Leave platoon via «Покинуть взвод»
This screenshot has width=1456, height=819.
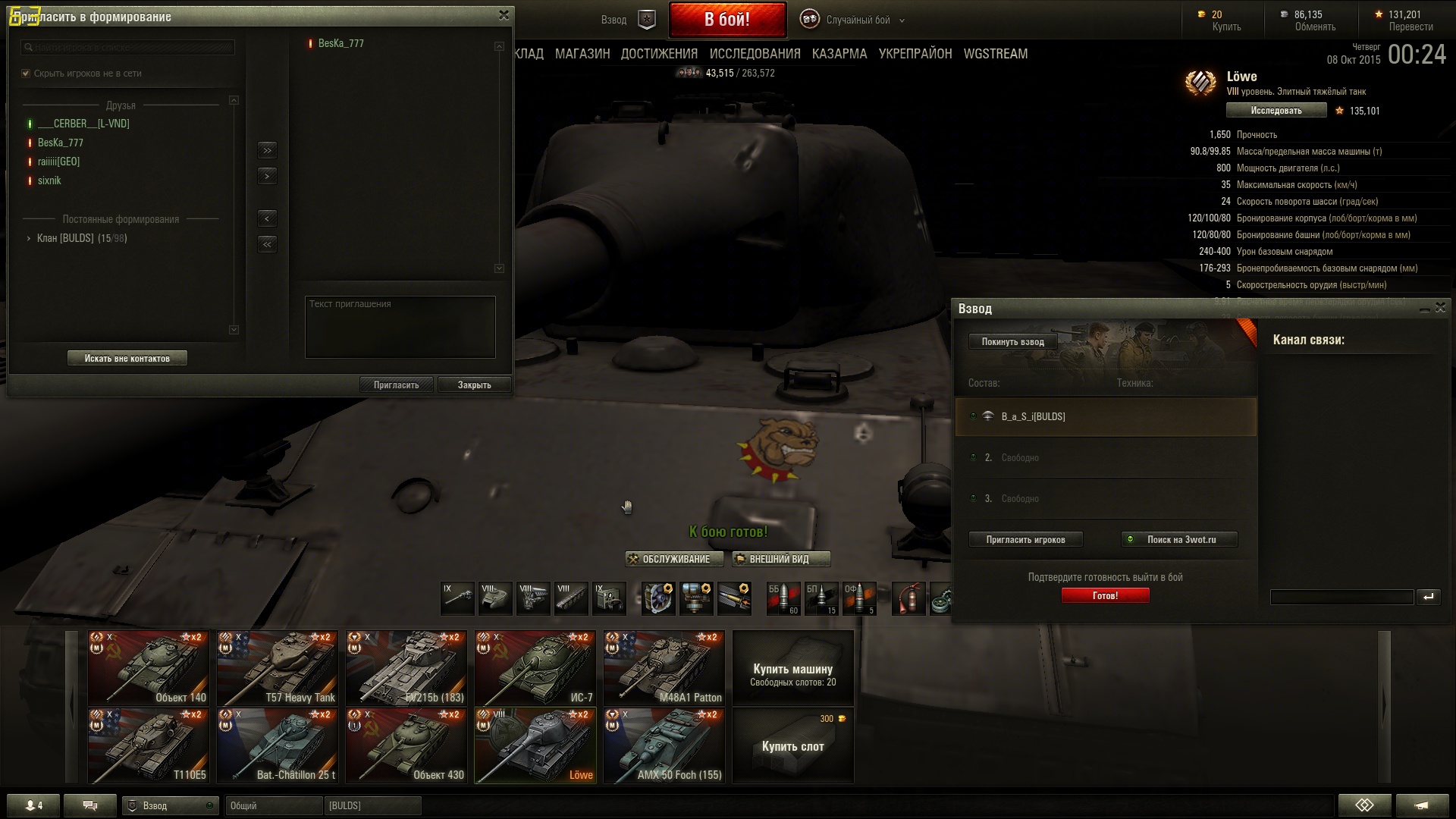click(x=1012, y=341)
